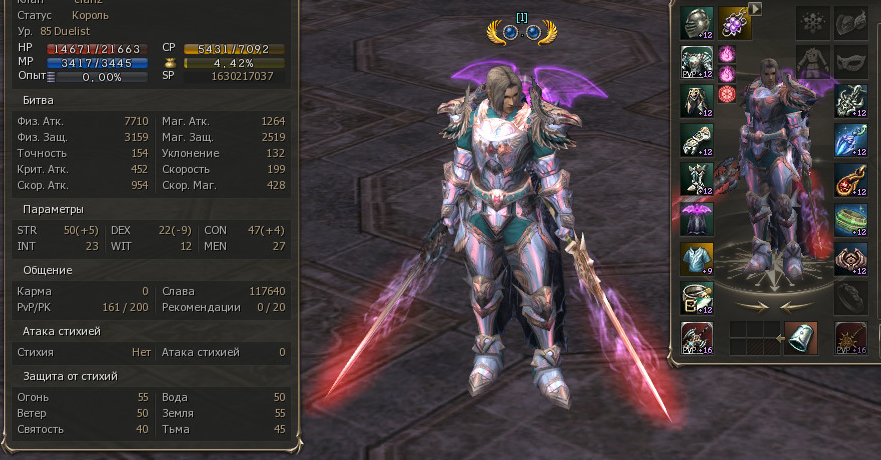Select the red rune symbol slot
The image size is (881, 460).
pos(727,94)
